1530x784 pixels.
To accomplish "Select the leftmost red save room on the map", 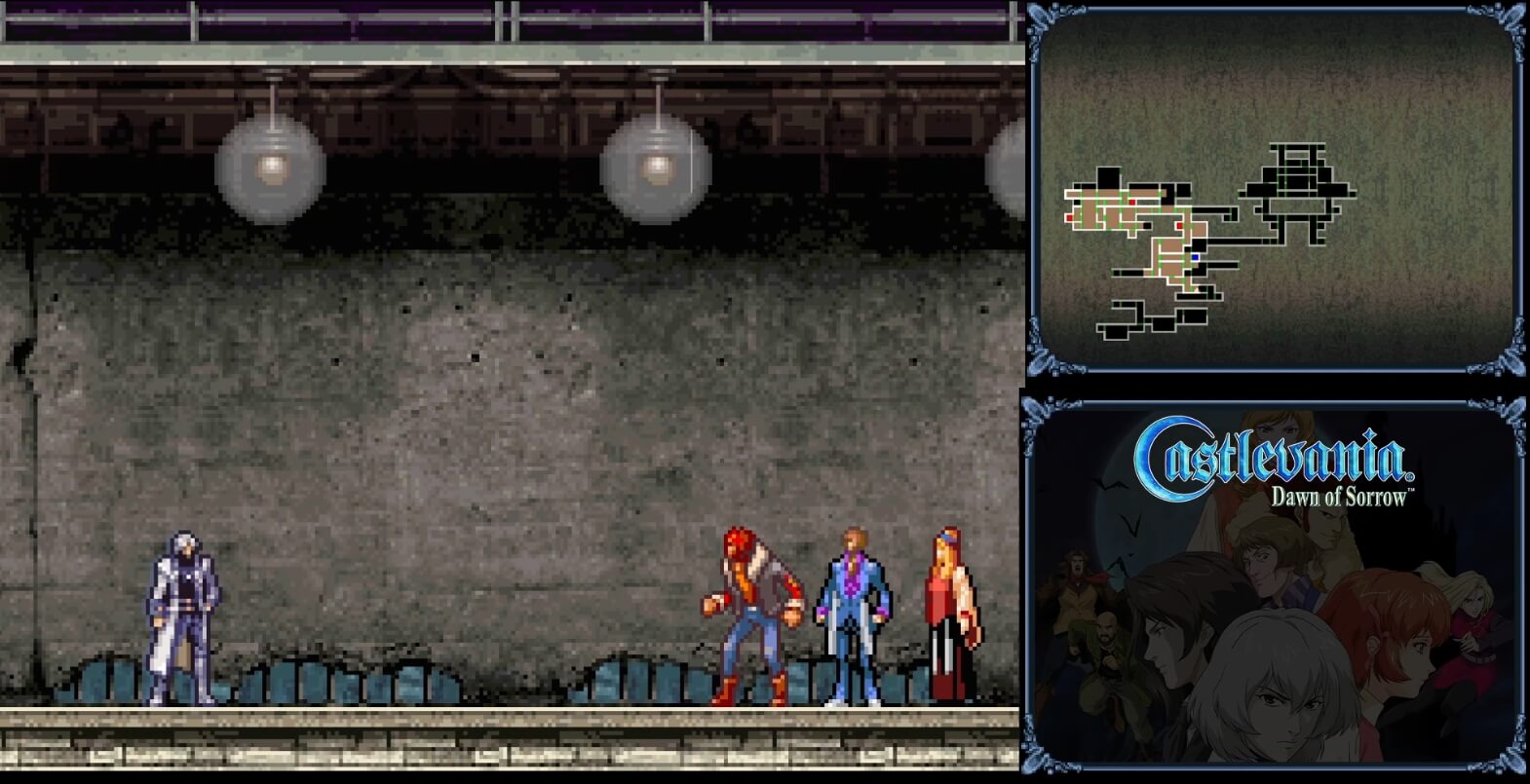I will pos(1068,217).
